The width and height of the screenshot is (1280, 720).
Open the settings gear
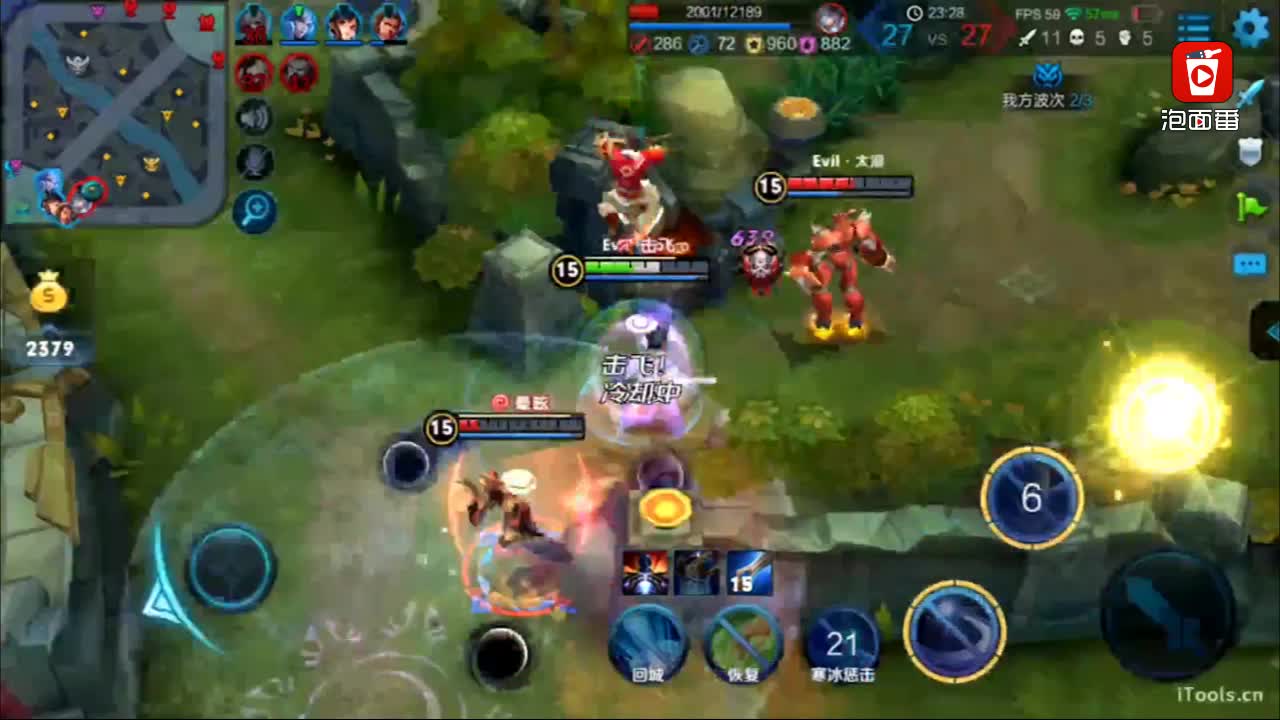(1250, 28)
